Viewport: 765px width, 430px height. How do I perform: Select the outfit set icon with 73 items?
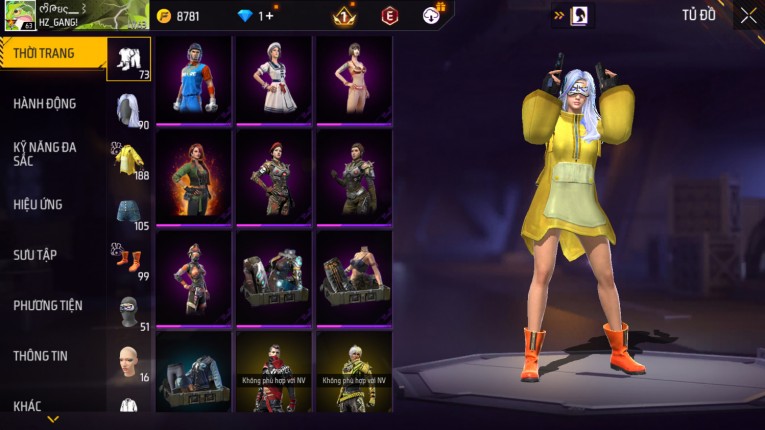(x=129, y=59)
